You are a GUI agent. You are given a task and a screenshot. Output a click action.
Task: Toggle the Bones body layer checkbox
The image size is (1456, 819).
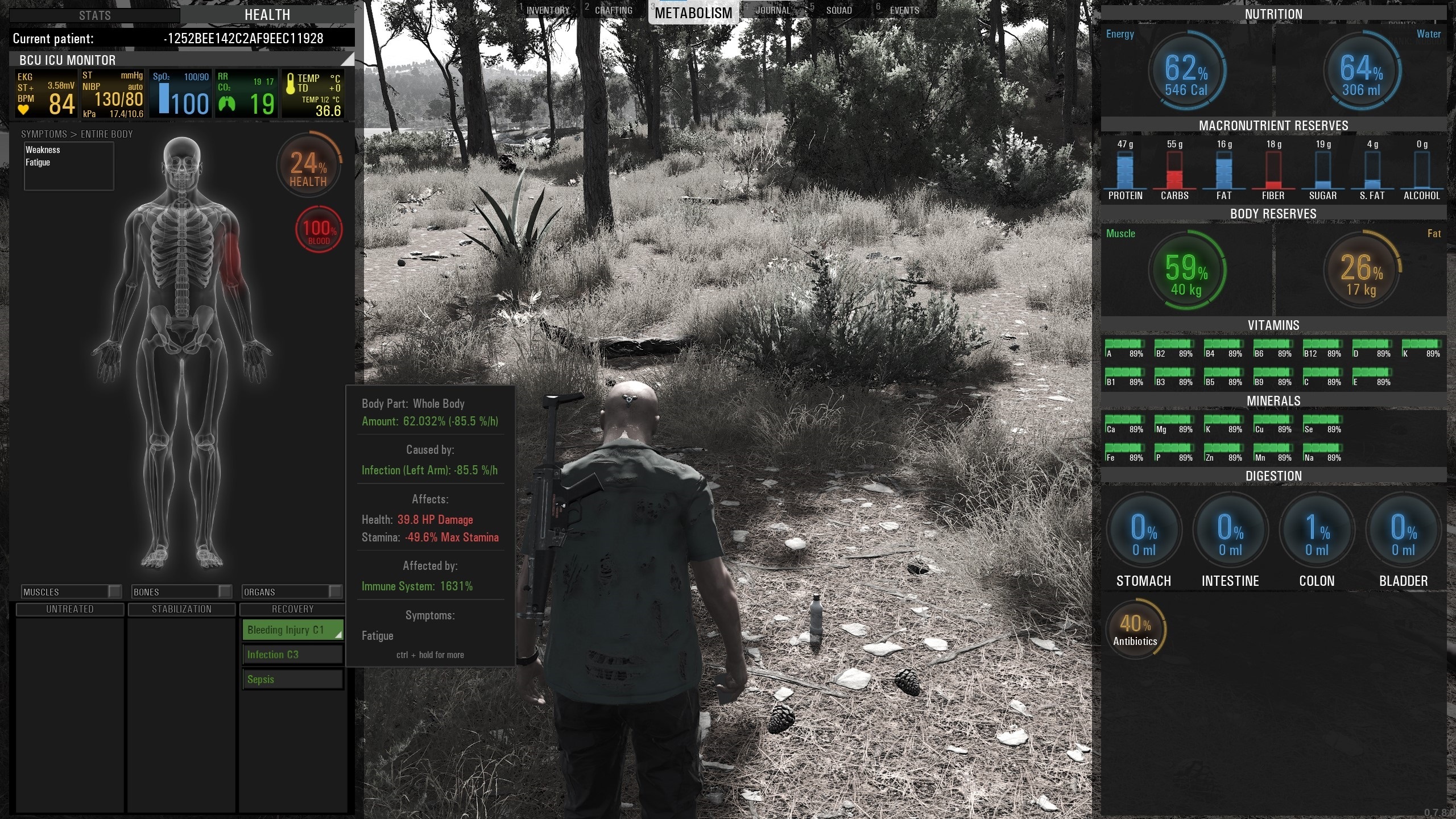225,591
